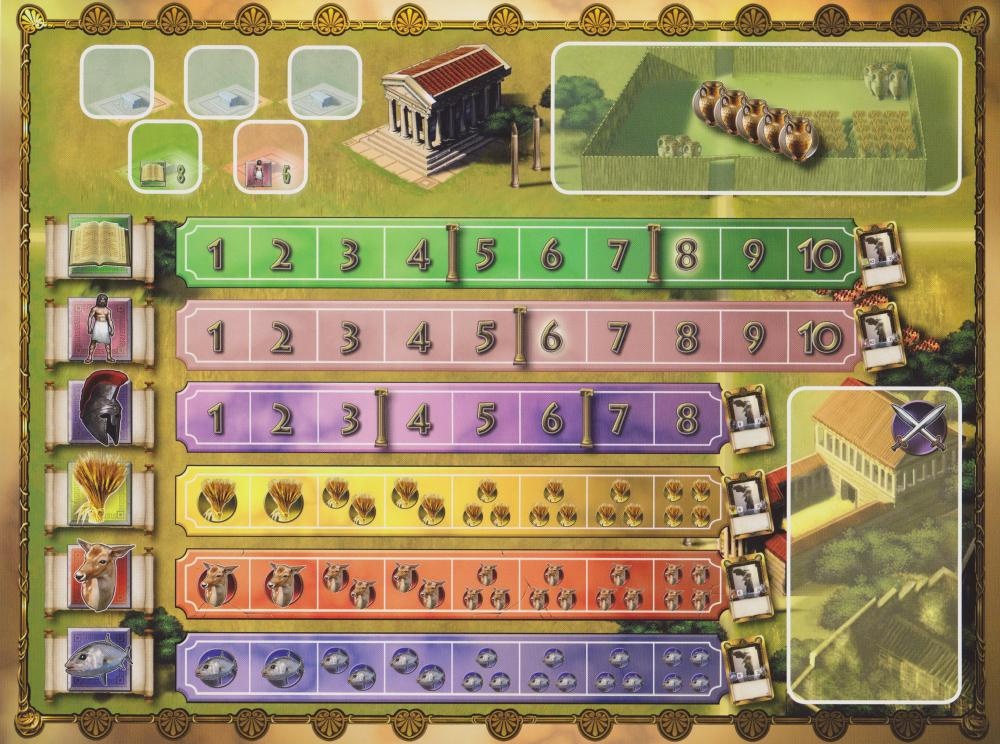1000x744 pixels.
Task: Select the open book culture icon
Action: (x=100, y=251)
